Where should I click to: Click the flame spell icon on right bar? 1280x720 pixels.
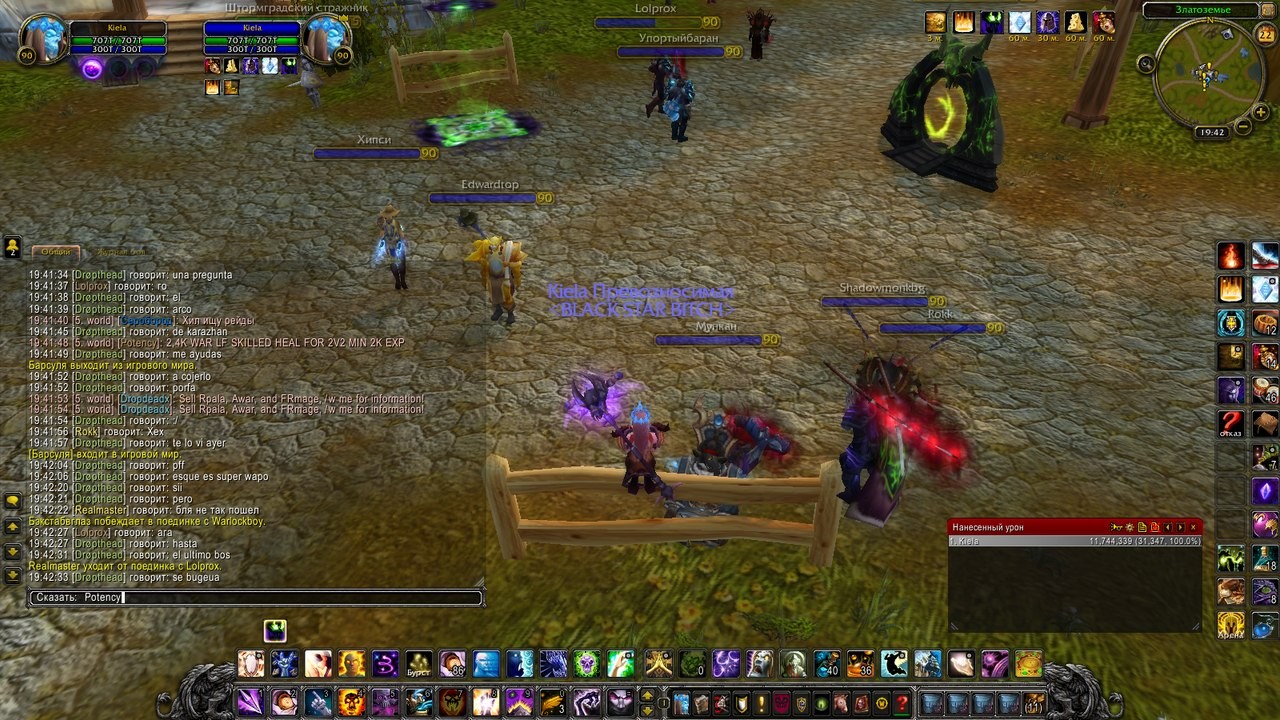pos(1231,256)
